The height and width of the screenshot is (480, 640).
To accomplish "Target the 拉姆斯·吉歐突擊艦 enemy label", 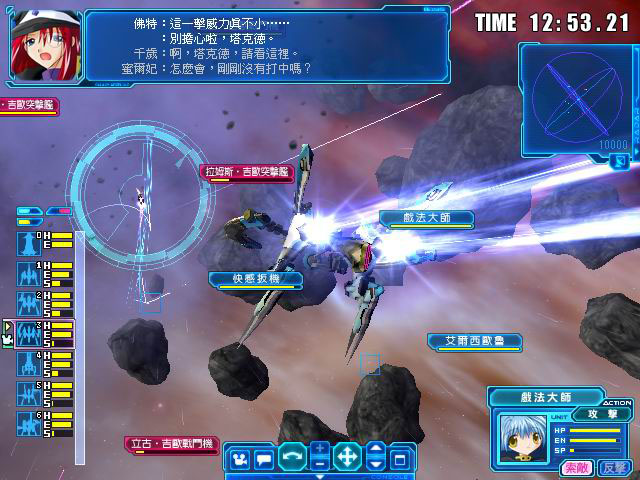I will (x=247, y=172).
